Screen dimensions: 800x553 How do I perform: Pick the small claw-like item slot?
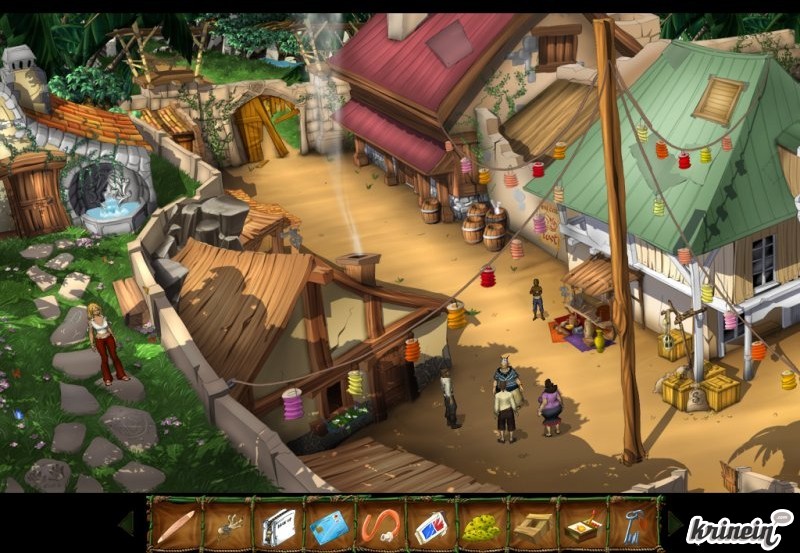[227, 524]
